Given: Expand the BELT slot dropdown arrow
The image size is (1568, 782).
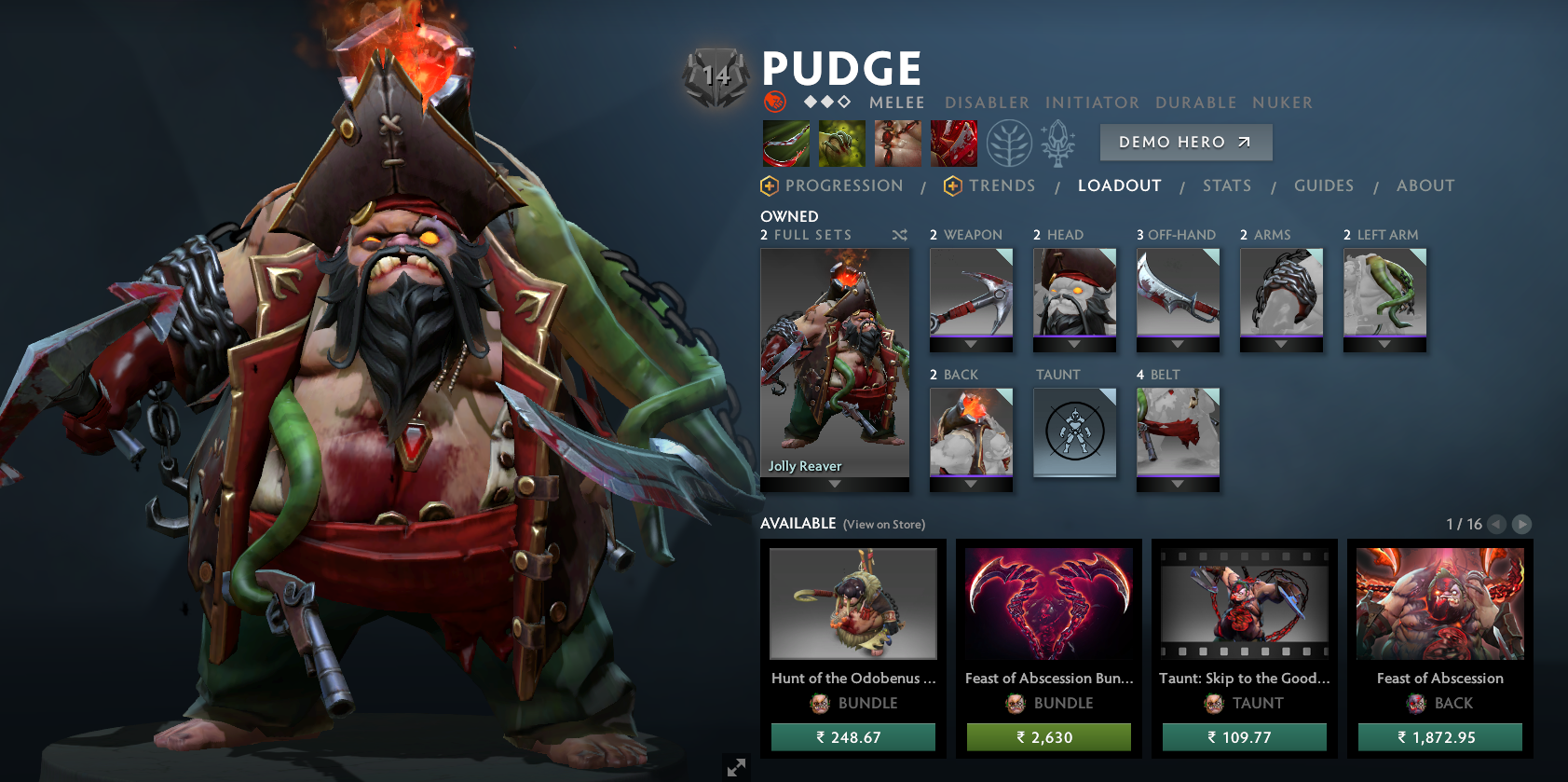Looking at the screenshot, I should [1178, 485].
